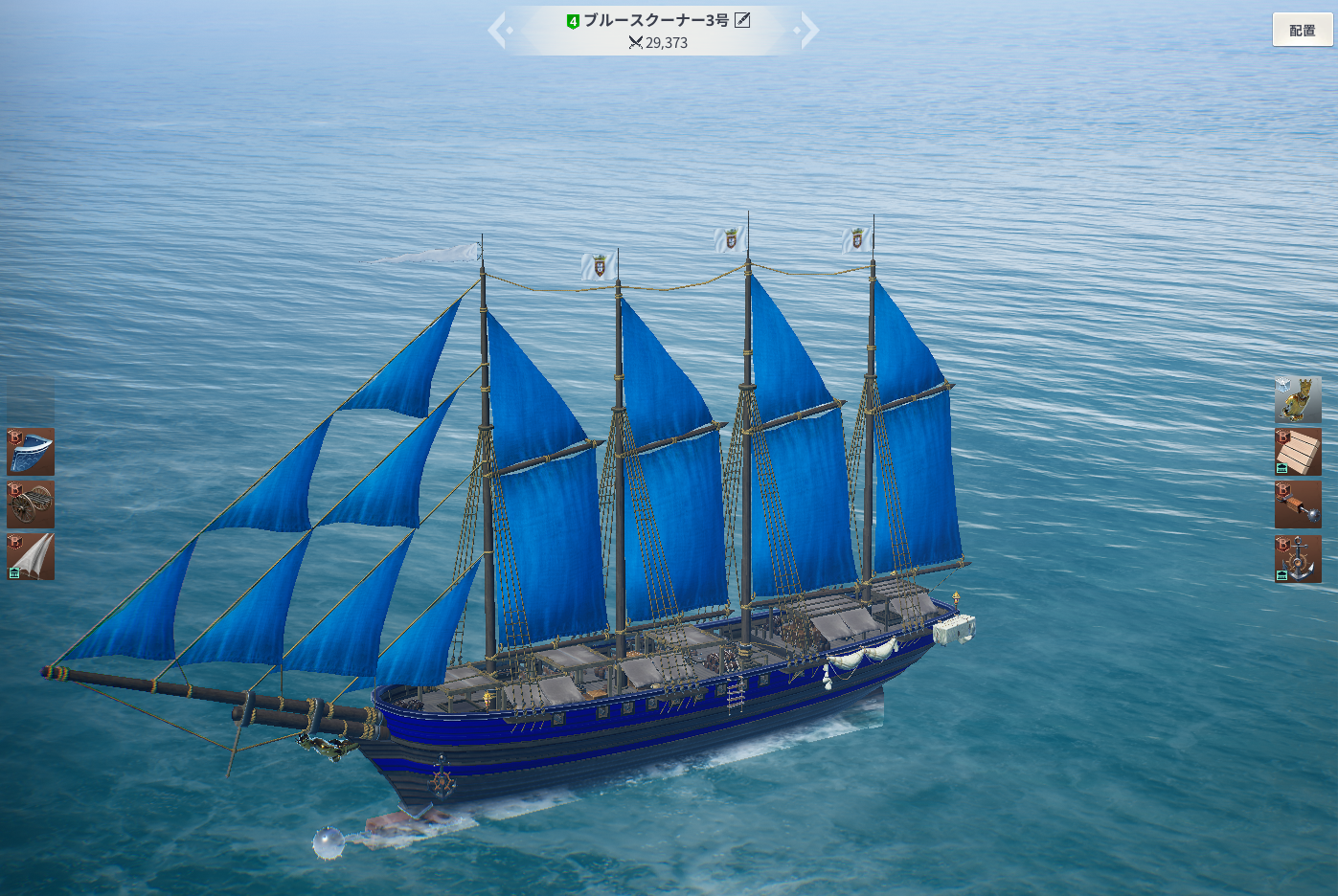Screen dimensions: 1338x896
Task: Choose the spiked ram equipment slot
Action: [1298, 504]
